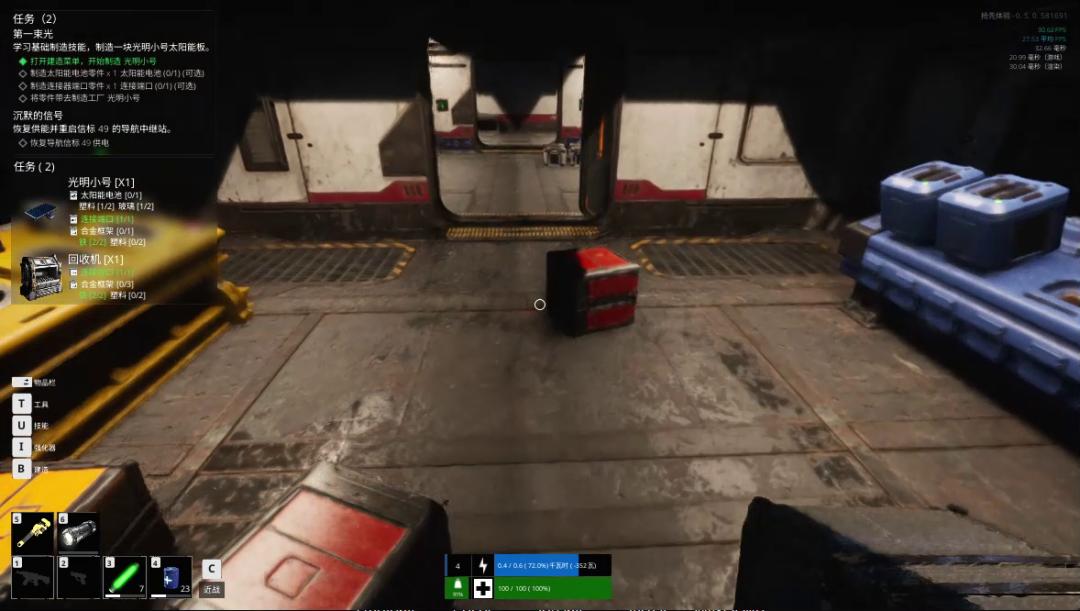Screen dimensions: 1080x611
Task: Select the yellow wrench in slot 5
Action: tap(33, 532)
